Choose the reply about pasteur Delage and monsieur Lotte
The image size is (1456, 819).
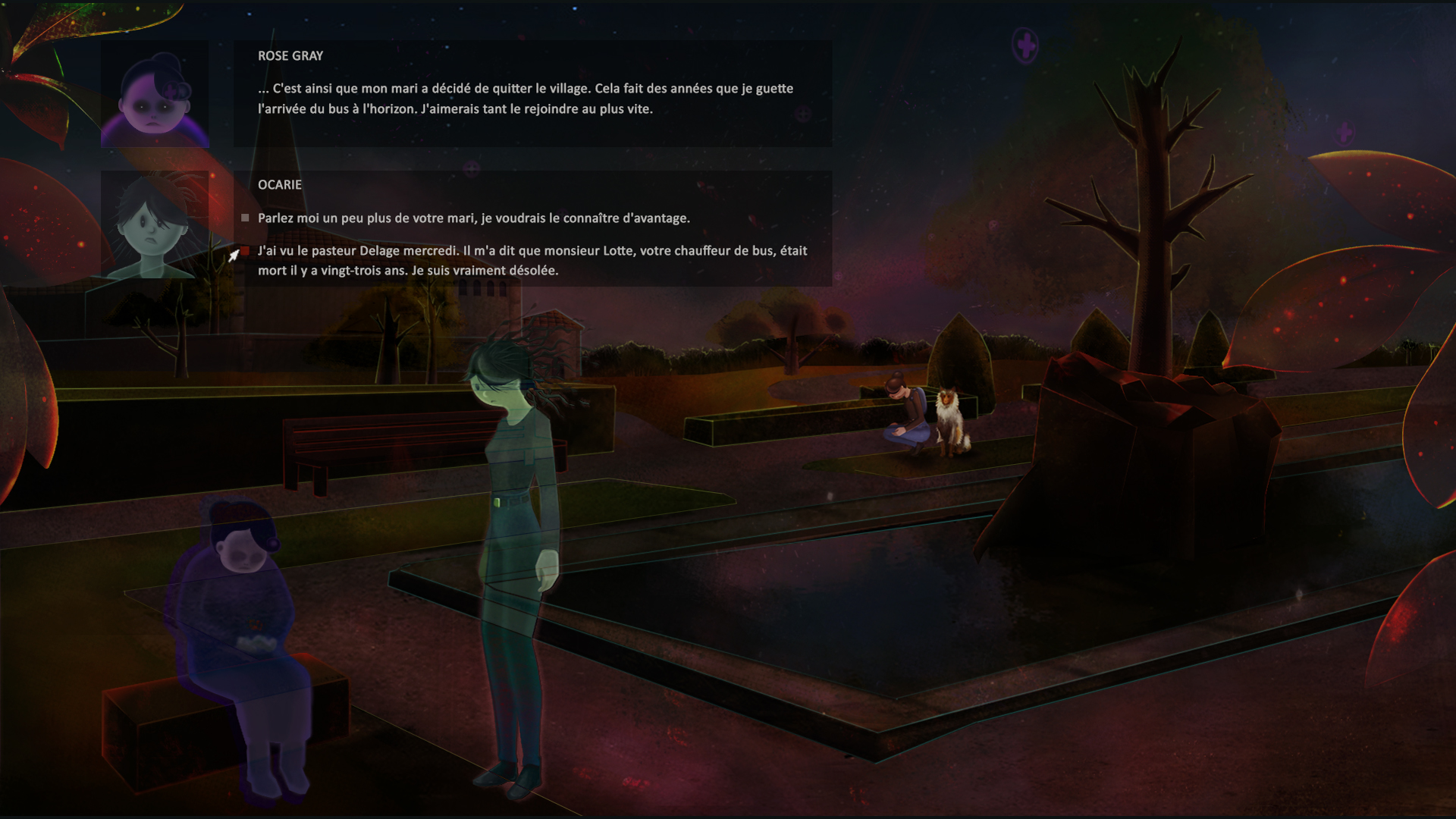point(531,260)
